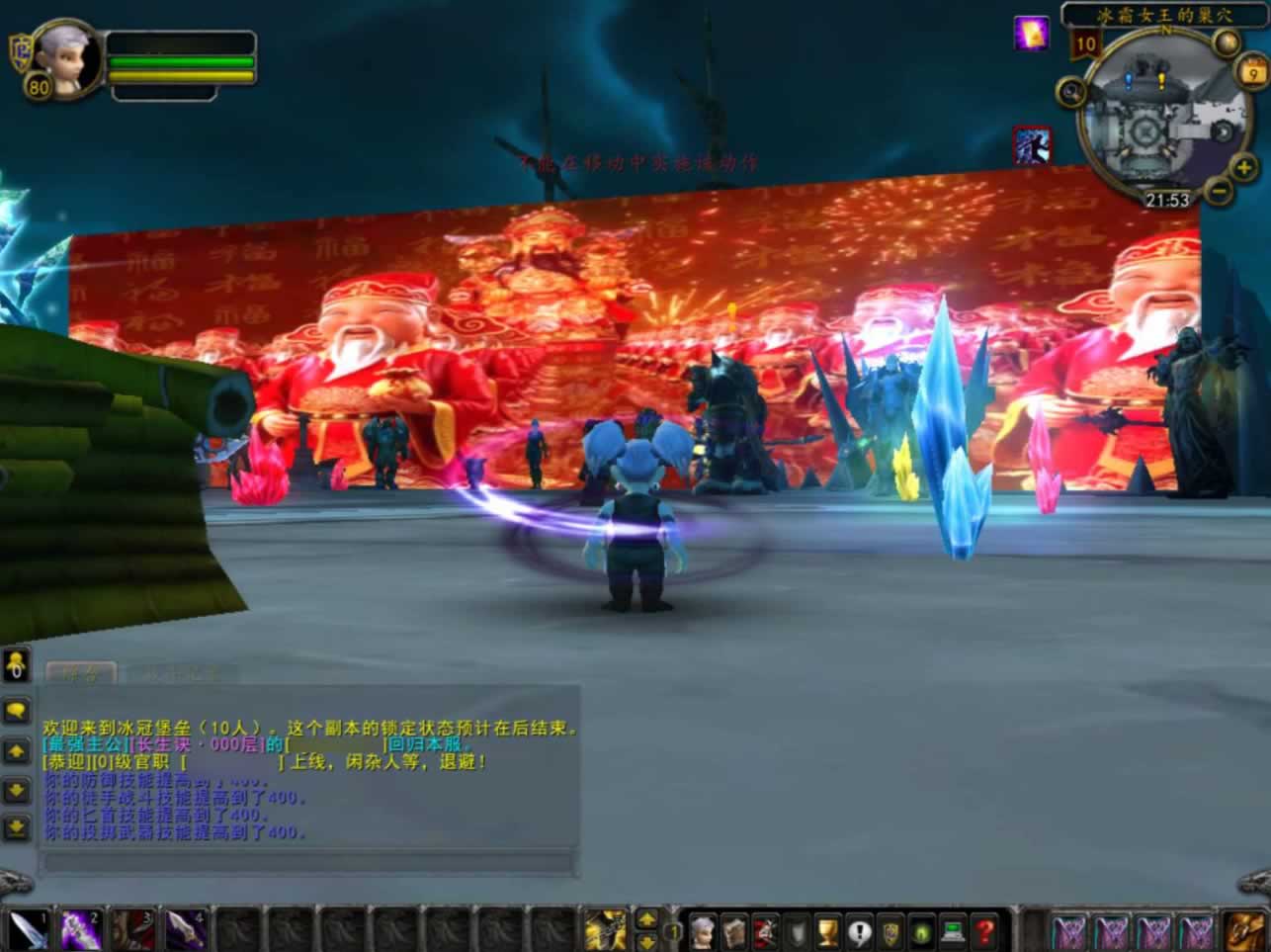Open the spellbook micro button
This screenshot has width=1271, height=952.
point(732,930)
